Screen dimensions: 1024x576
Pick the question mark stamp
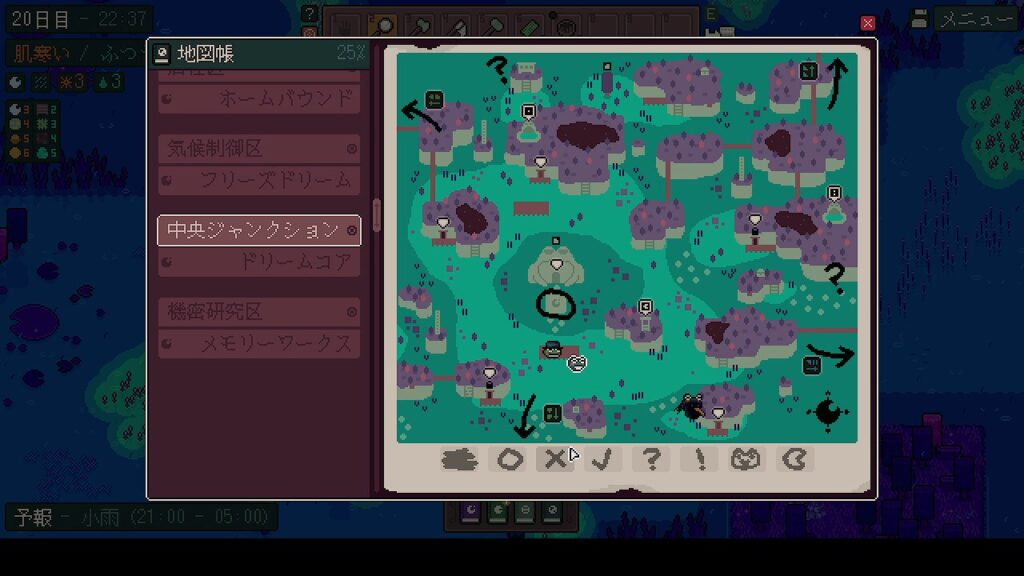pyautogui.click(x=651, y=459)
